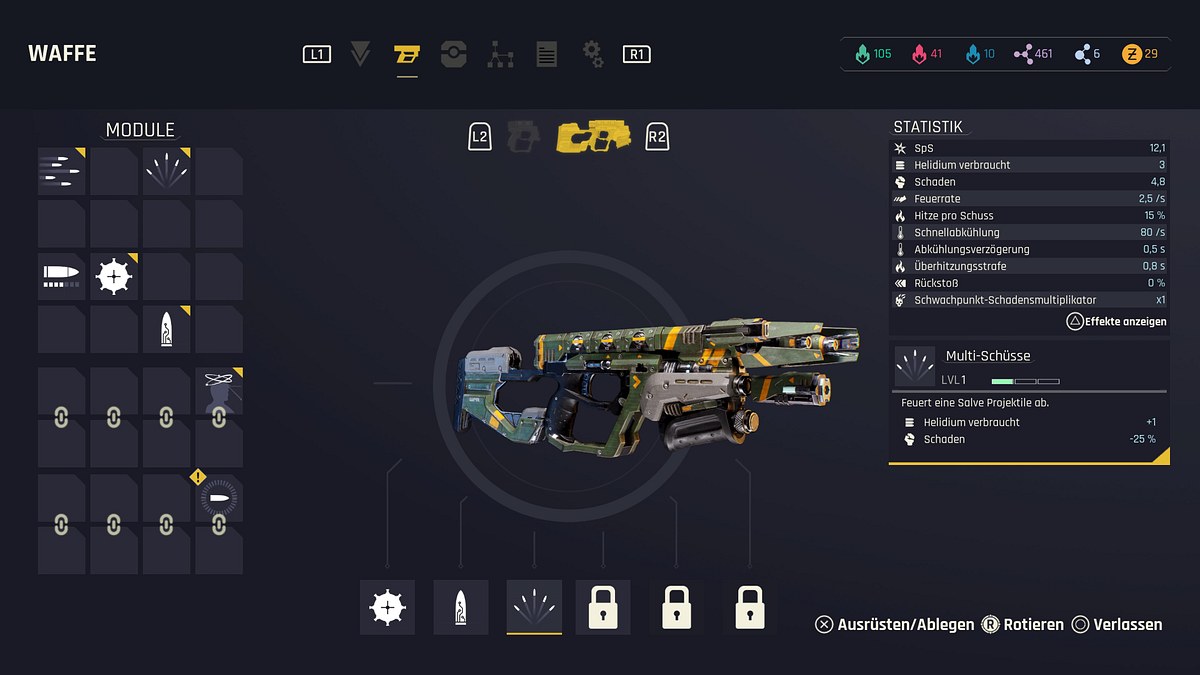Choose the circuit bullet module in the grid
The width and height of the screenshot is (1200, 675).
[x=166, y=329]
